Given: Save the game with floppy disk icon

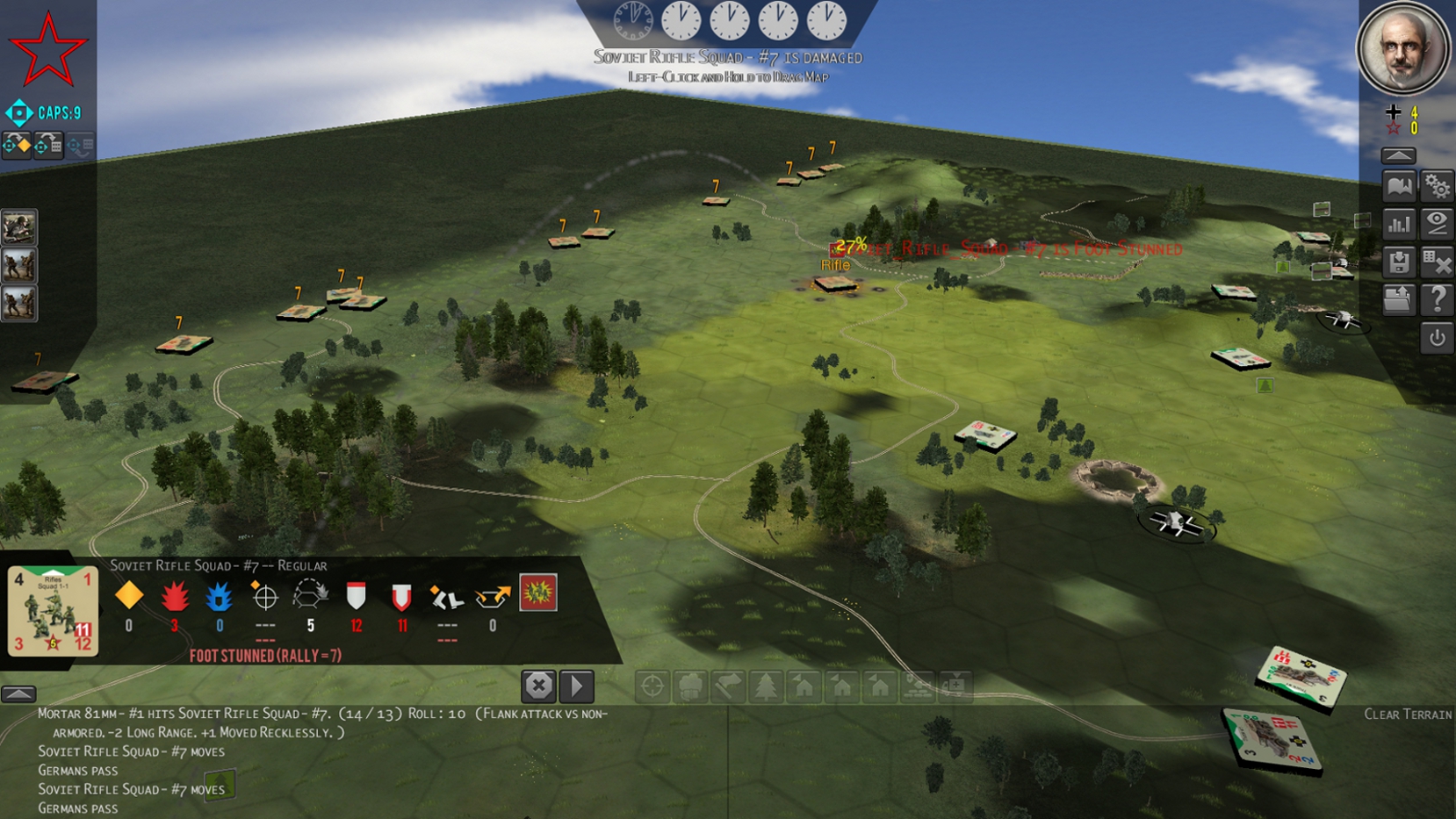Looking at the screenshot, I should (1399, 262).
